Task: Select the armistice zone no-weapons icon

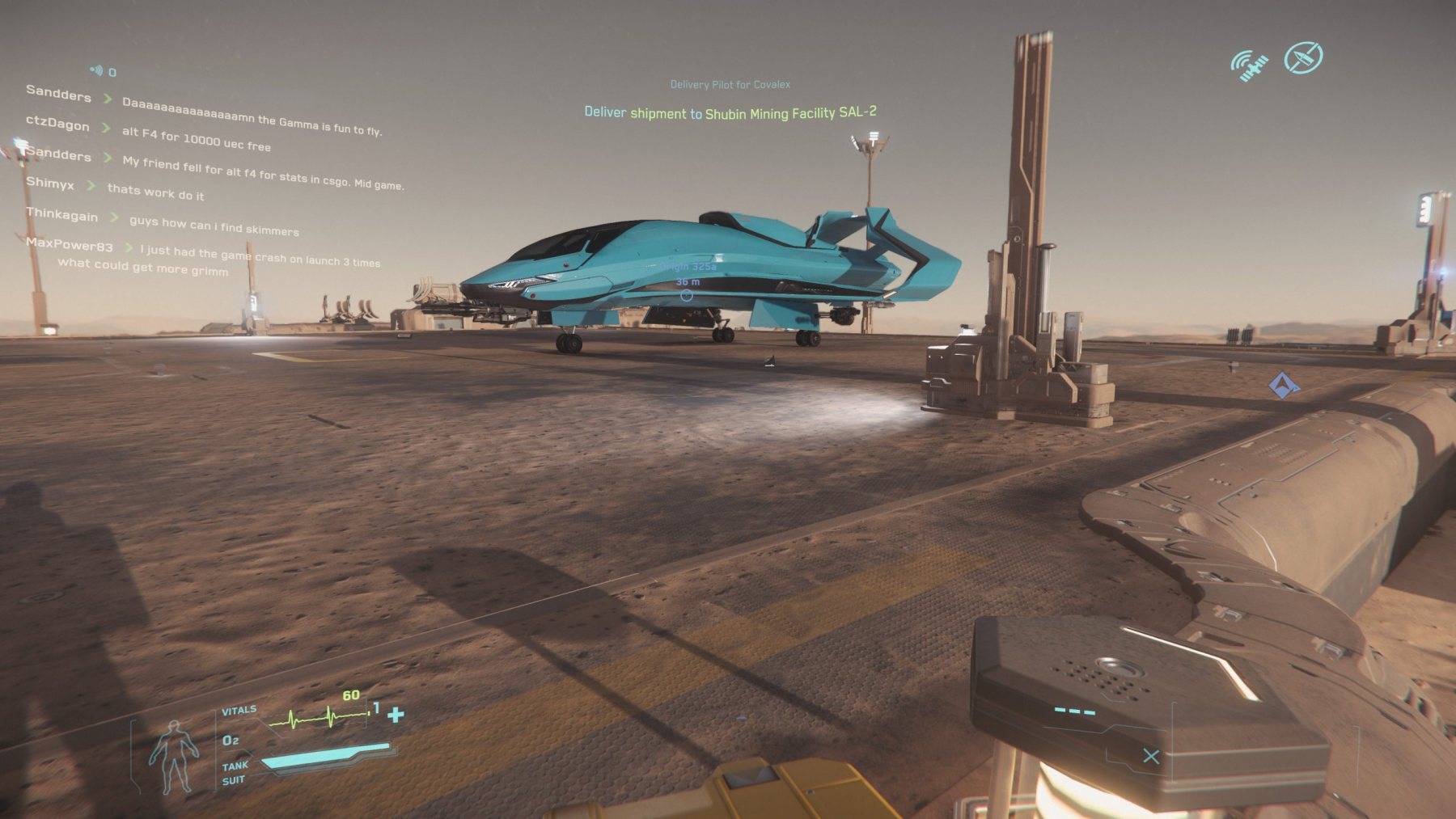Action: coord(1303,57)
